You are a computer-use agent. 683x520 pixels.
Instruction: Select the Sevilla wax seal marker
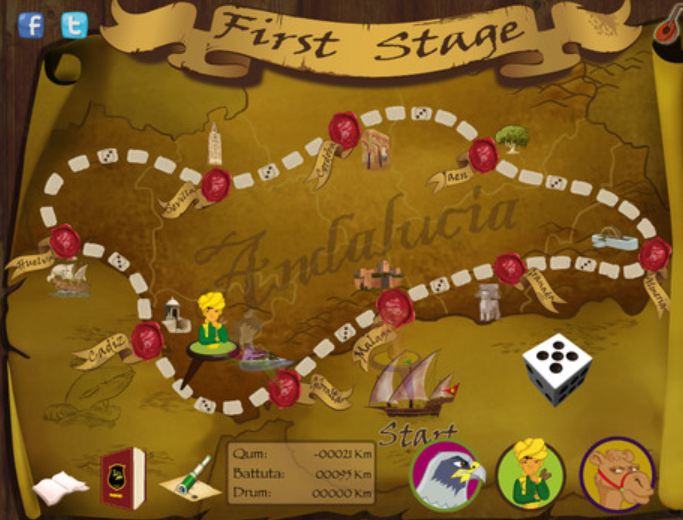tap(216, 184)
